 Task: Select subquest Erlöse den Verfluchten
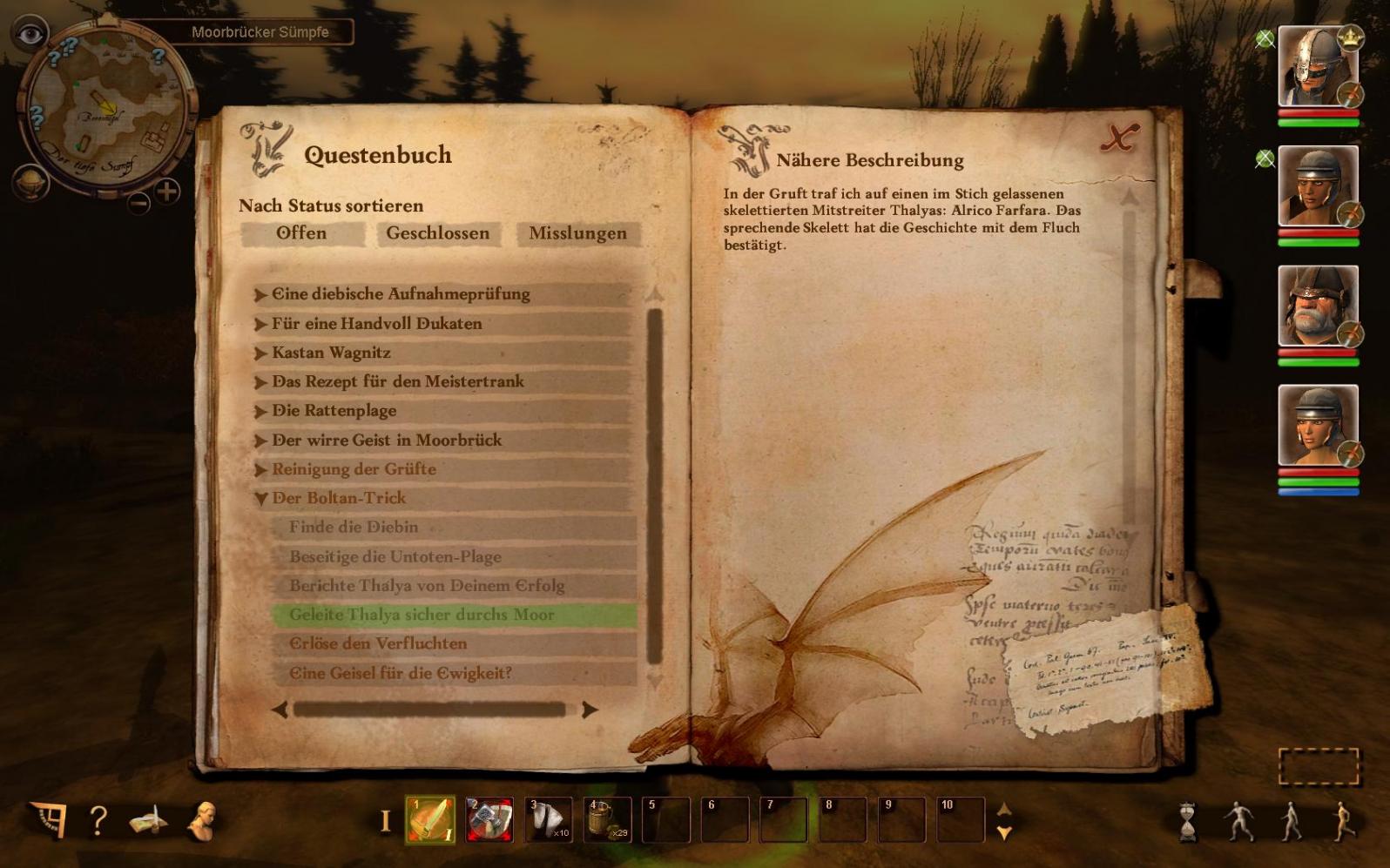pos(378,644)
